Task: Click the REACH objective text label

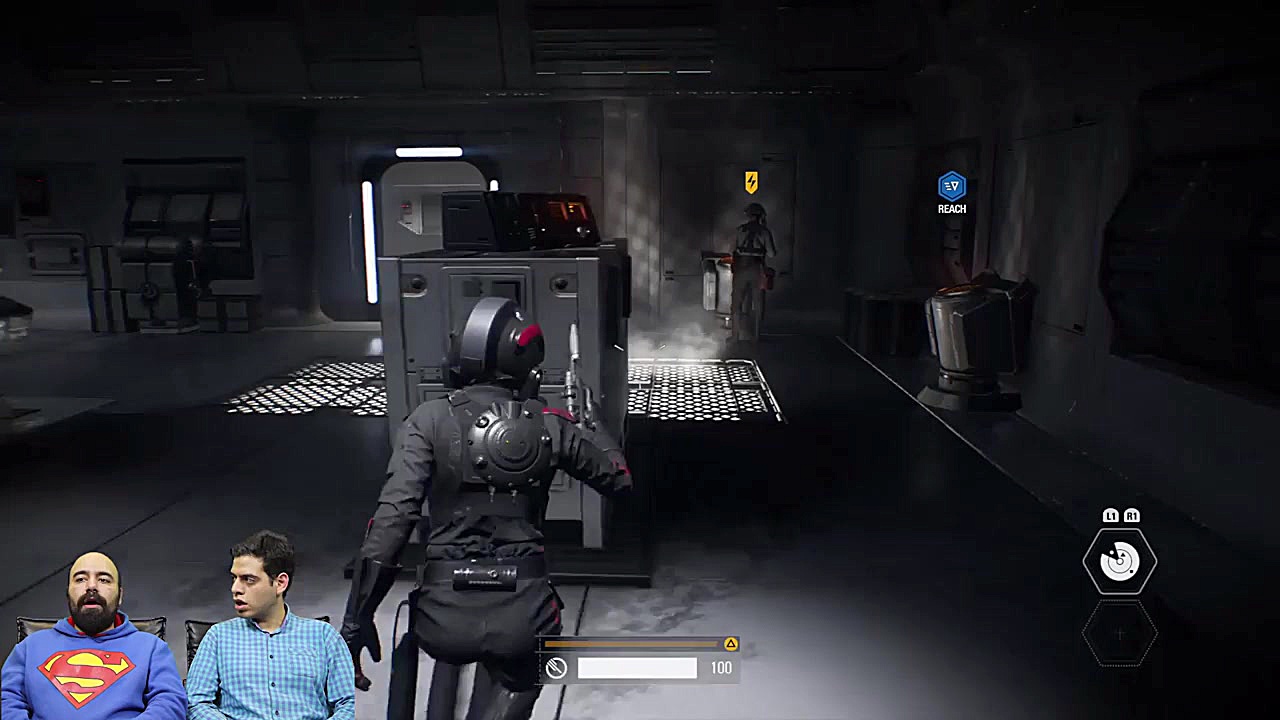Action: (951, 209)
